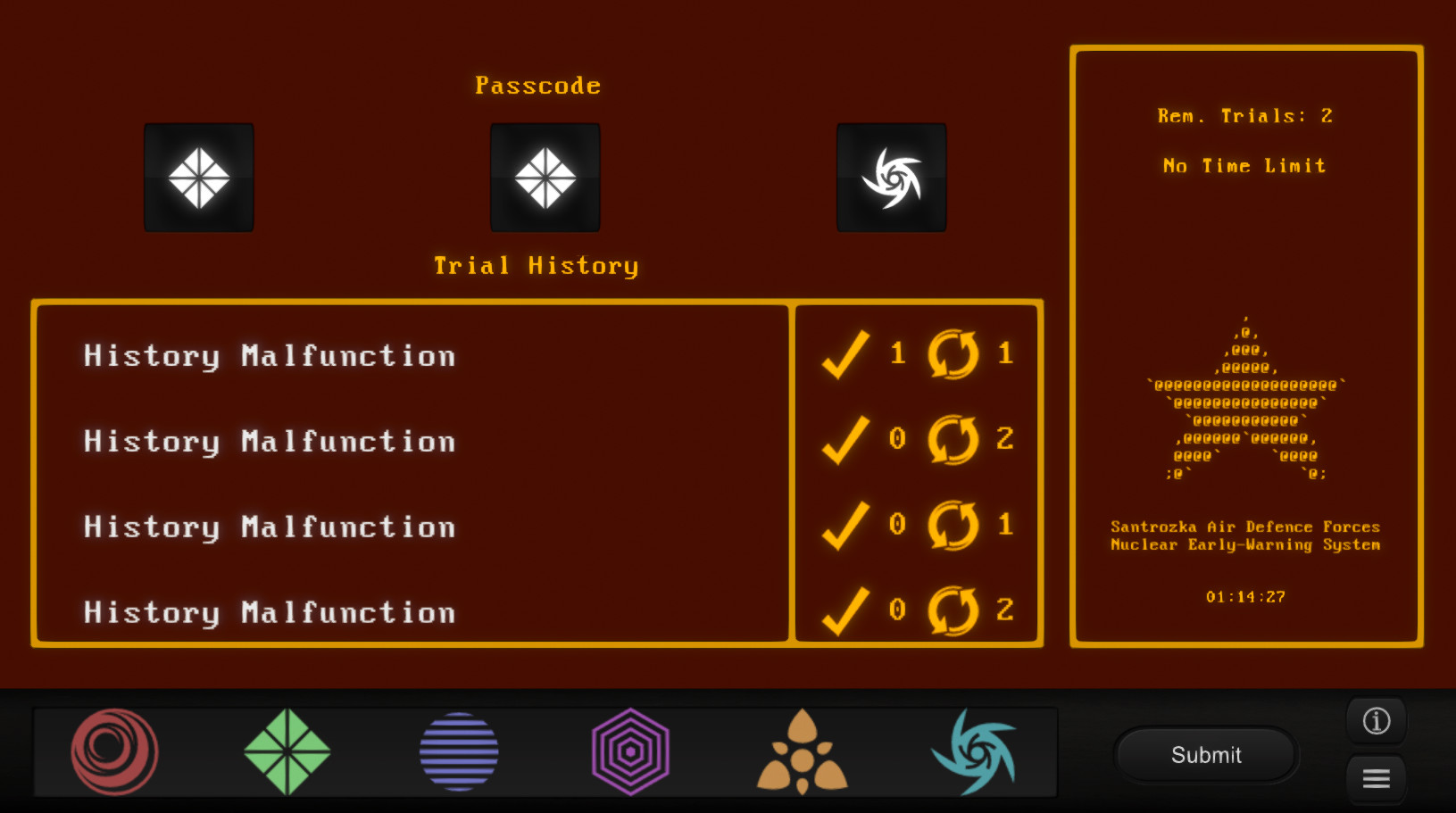Click the passcode slot showing the shuriken symbol

coord(891,177)
